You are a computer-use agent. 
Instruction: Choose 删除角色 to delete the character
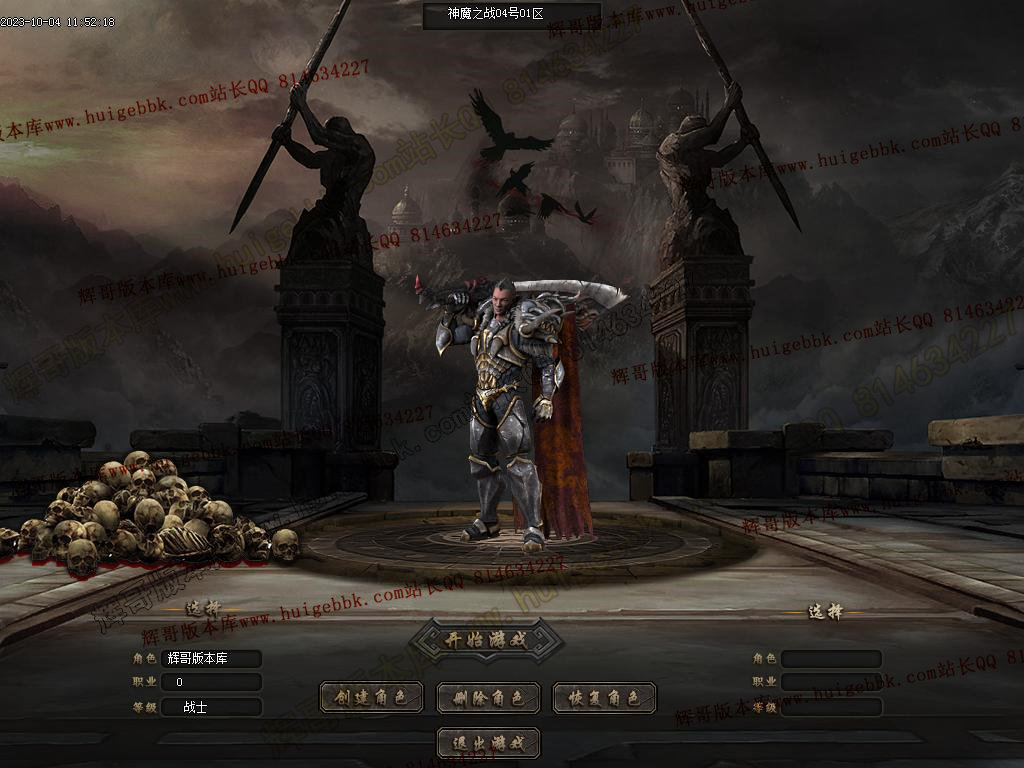pos(488,698)
